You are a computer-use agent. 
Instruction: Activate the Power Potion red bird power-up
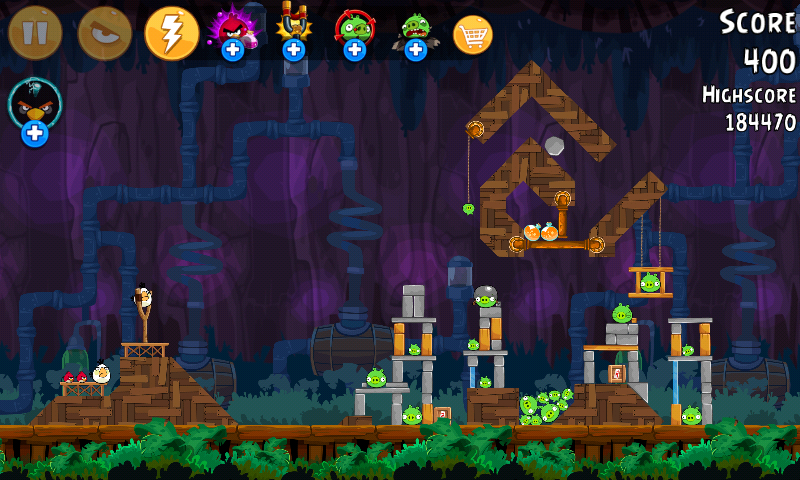(x=232, y=30)
